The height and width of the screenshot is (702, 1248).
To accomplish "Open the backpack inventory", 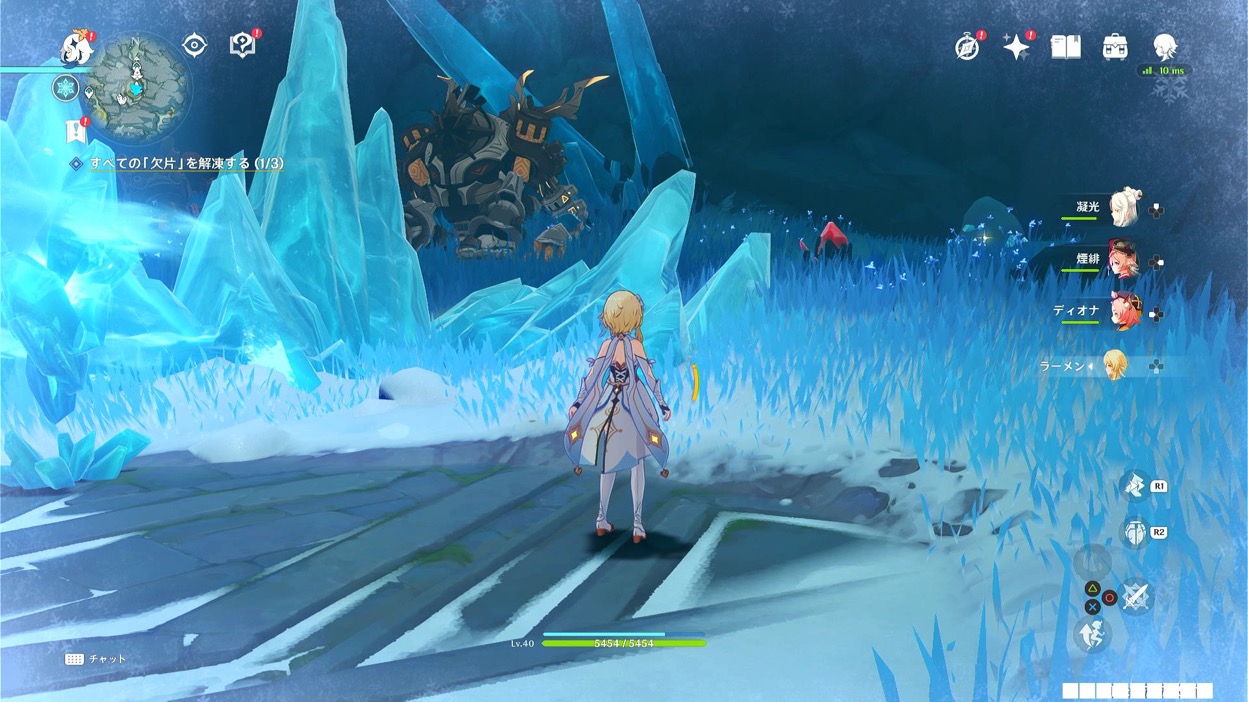I will [1115, 47].
